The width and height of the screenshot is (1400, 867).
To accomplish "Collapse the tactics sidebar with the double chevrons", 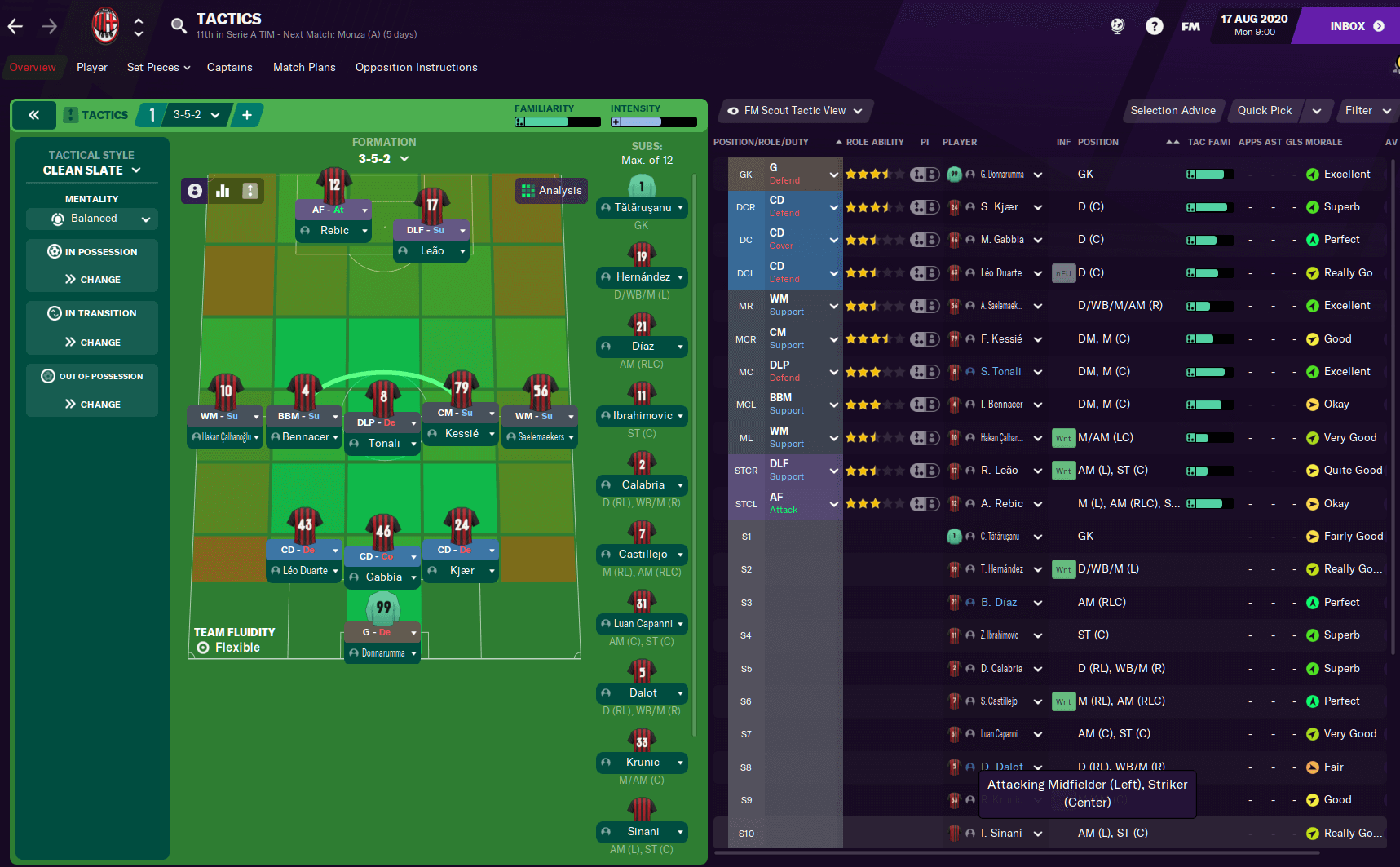I will click(x=33, y=115).
